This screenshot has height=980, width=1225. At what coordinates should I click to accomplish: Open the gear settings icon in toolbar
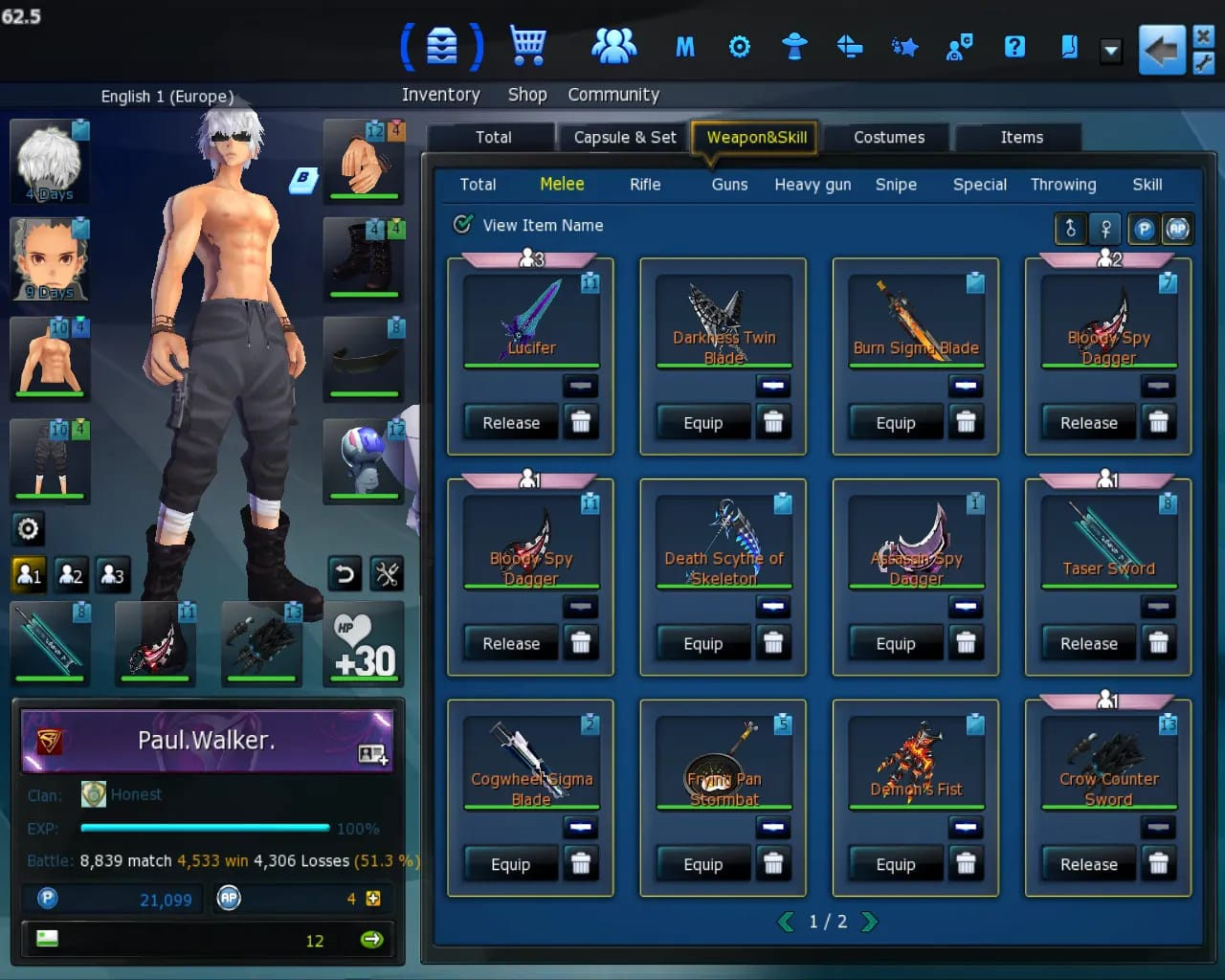739,46
